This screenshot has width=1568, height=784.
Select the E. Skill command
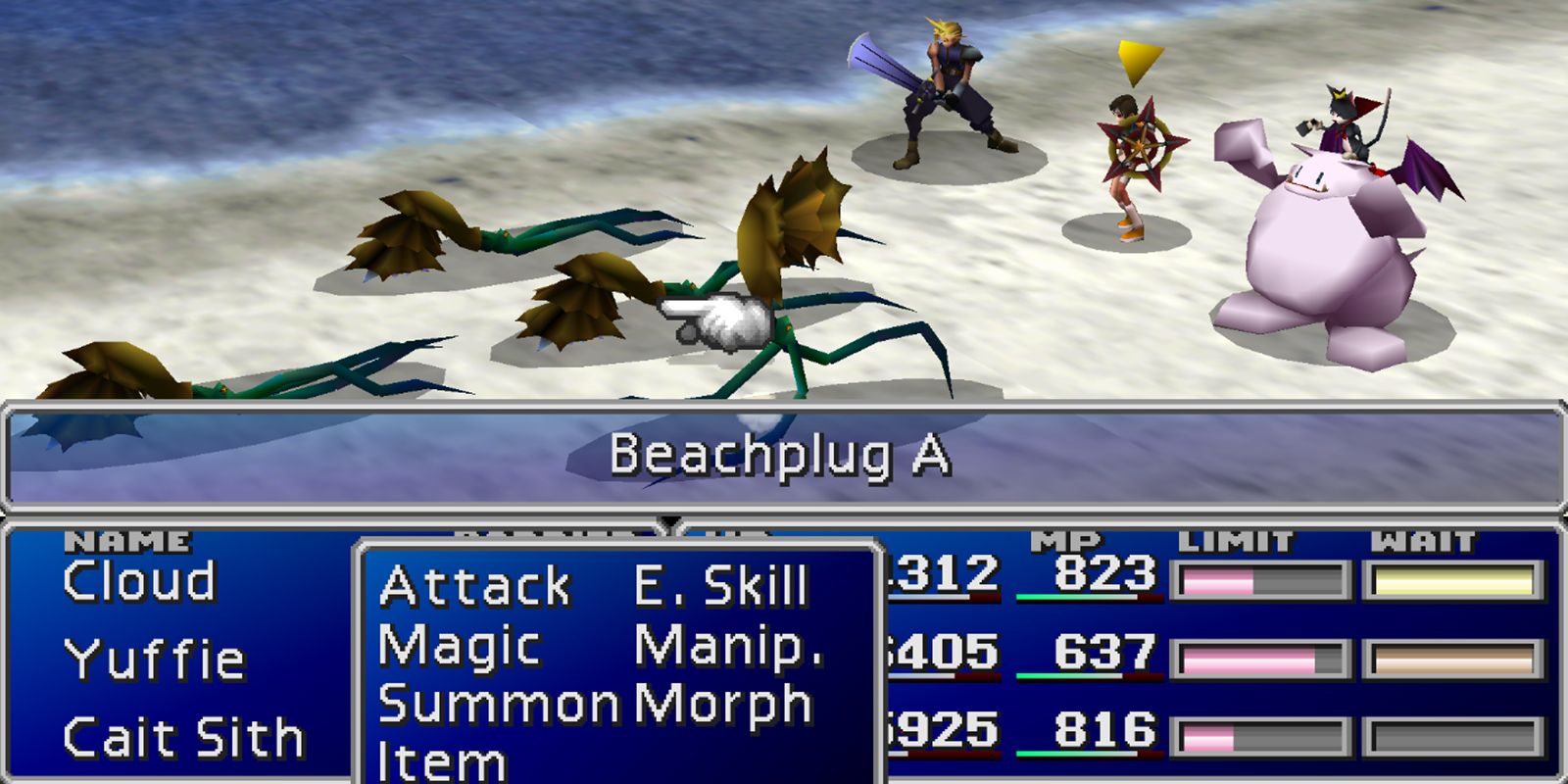pos(720,587)
